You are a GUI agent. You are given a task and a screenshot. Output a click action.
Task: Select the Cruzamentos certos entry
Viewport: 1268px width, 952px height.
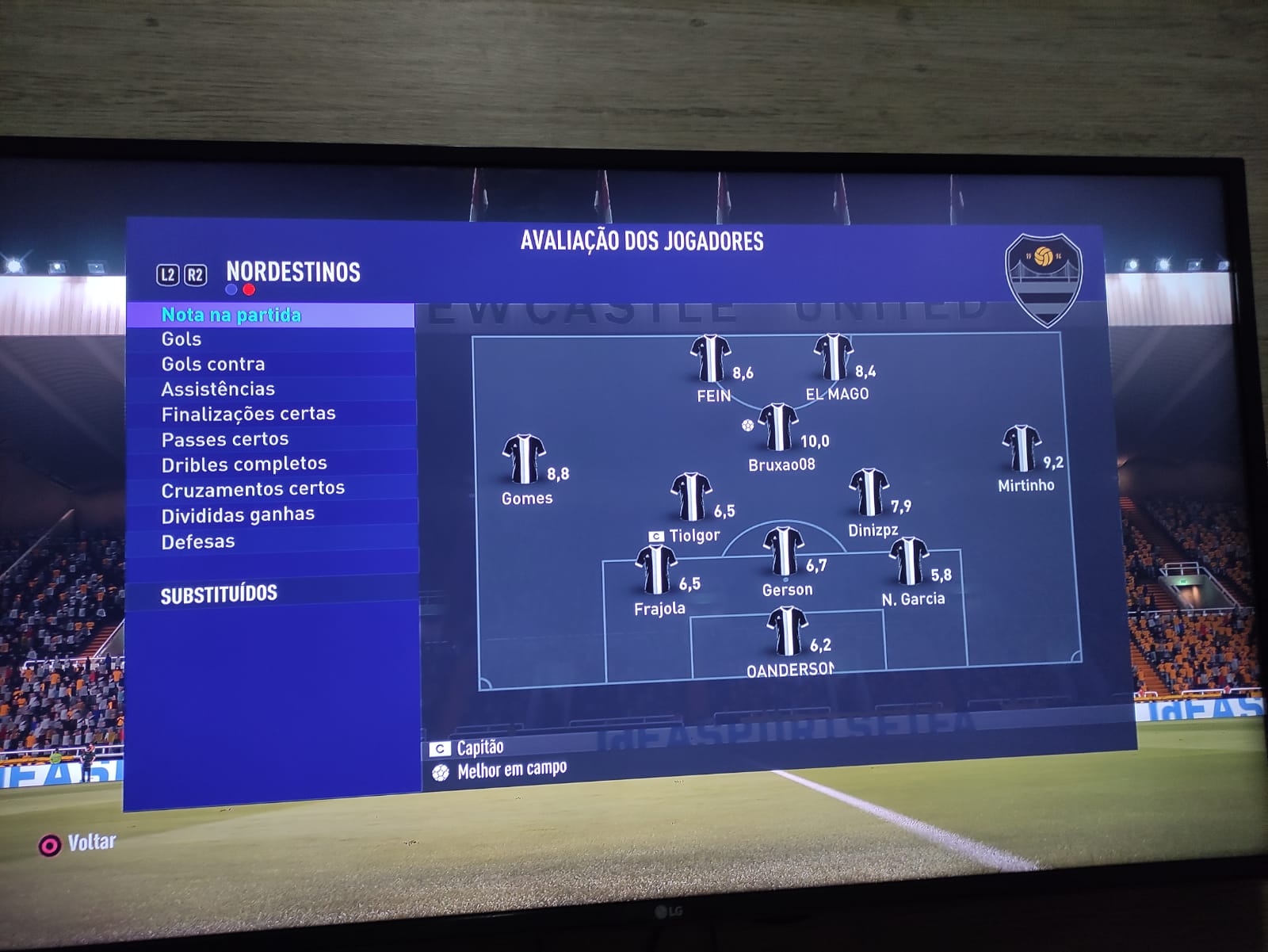(x=253, y=489)
